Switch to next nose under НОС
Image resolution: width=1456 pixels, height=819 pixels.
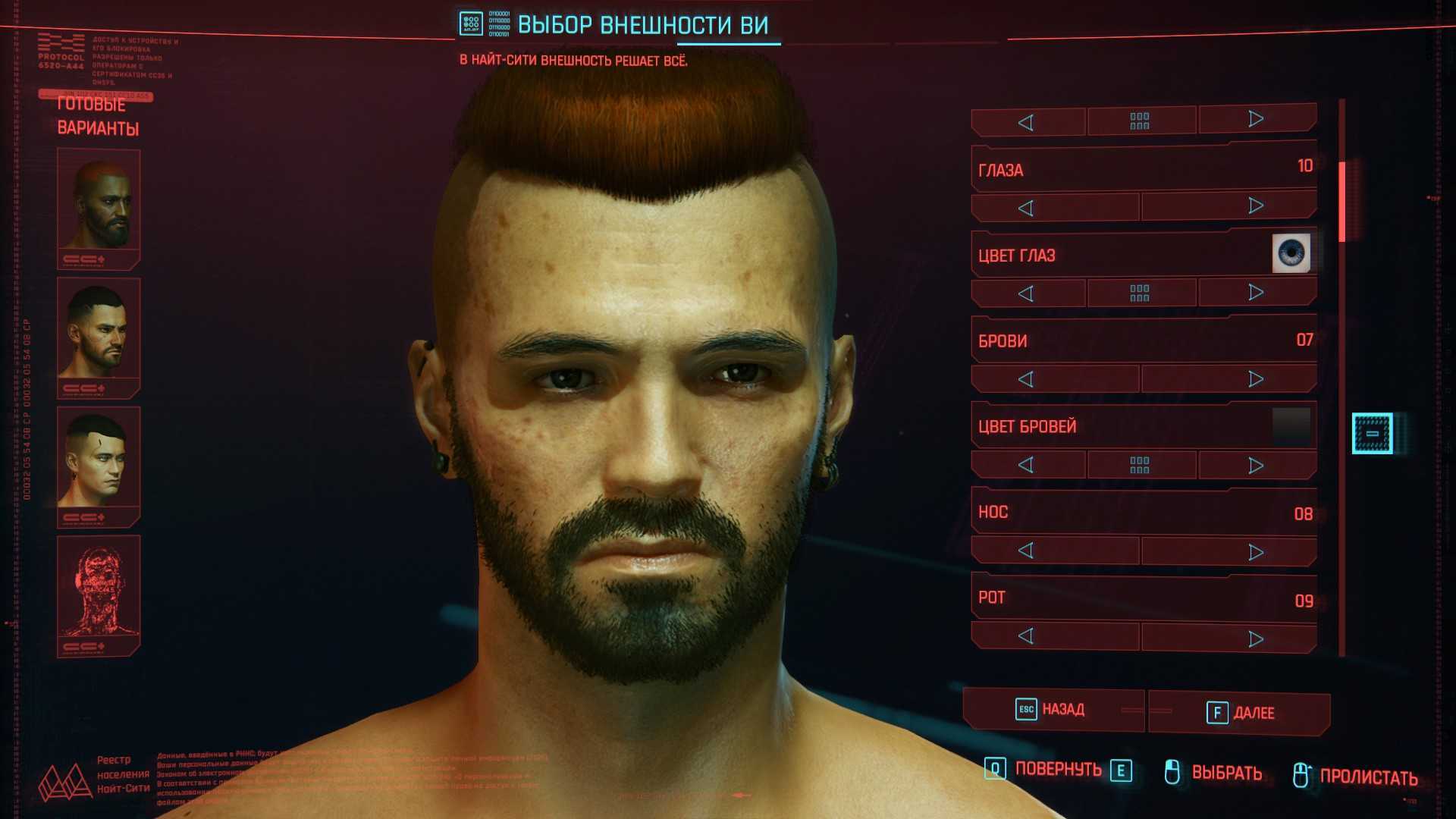pos(1256,551)
